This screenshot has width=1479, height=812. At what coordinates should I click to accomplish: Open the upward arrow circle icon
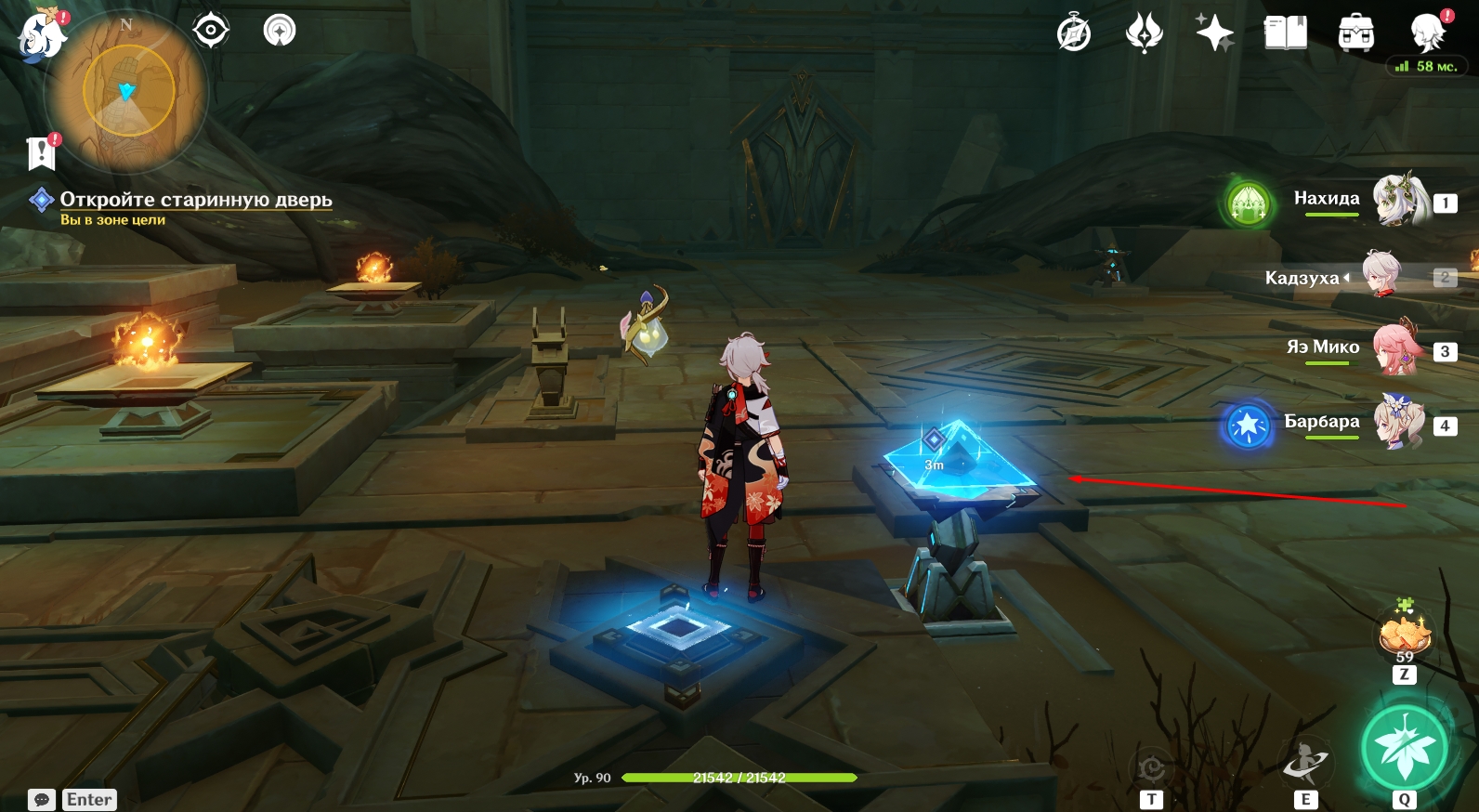(279, 31)
